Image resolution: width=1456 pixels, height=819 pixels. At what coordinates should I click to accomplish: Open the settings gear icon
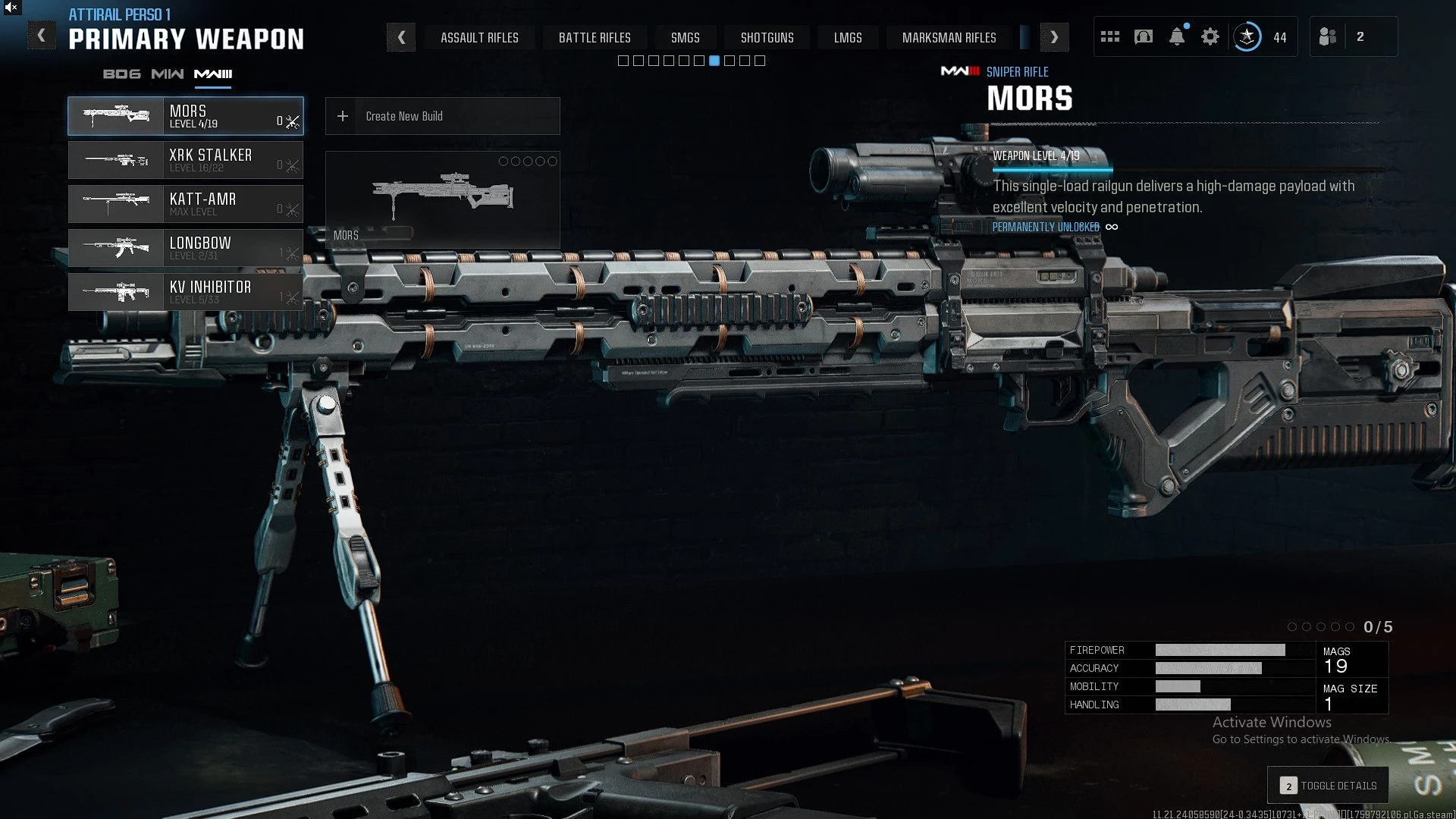coord(1210,36)
